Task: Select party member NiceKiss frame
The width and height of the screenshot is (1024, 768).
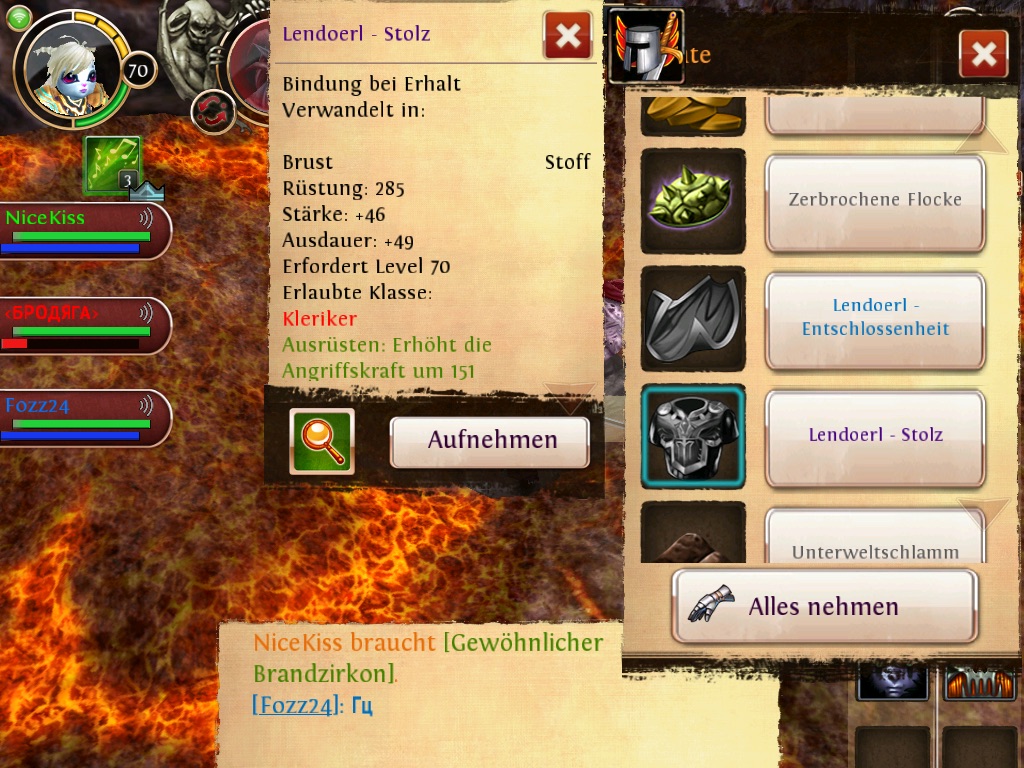Action: (84, 231)
